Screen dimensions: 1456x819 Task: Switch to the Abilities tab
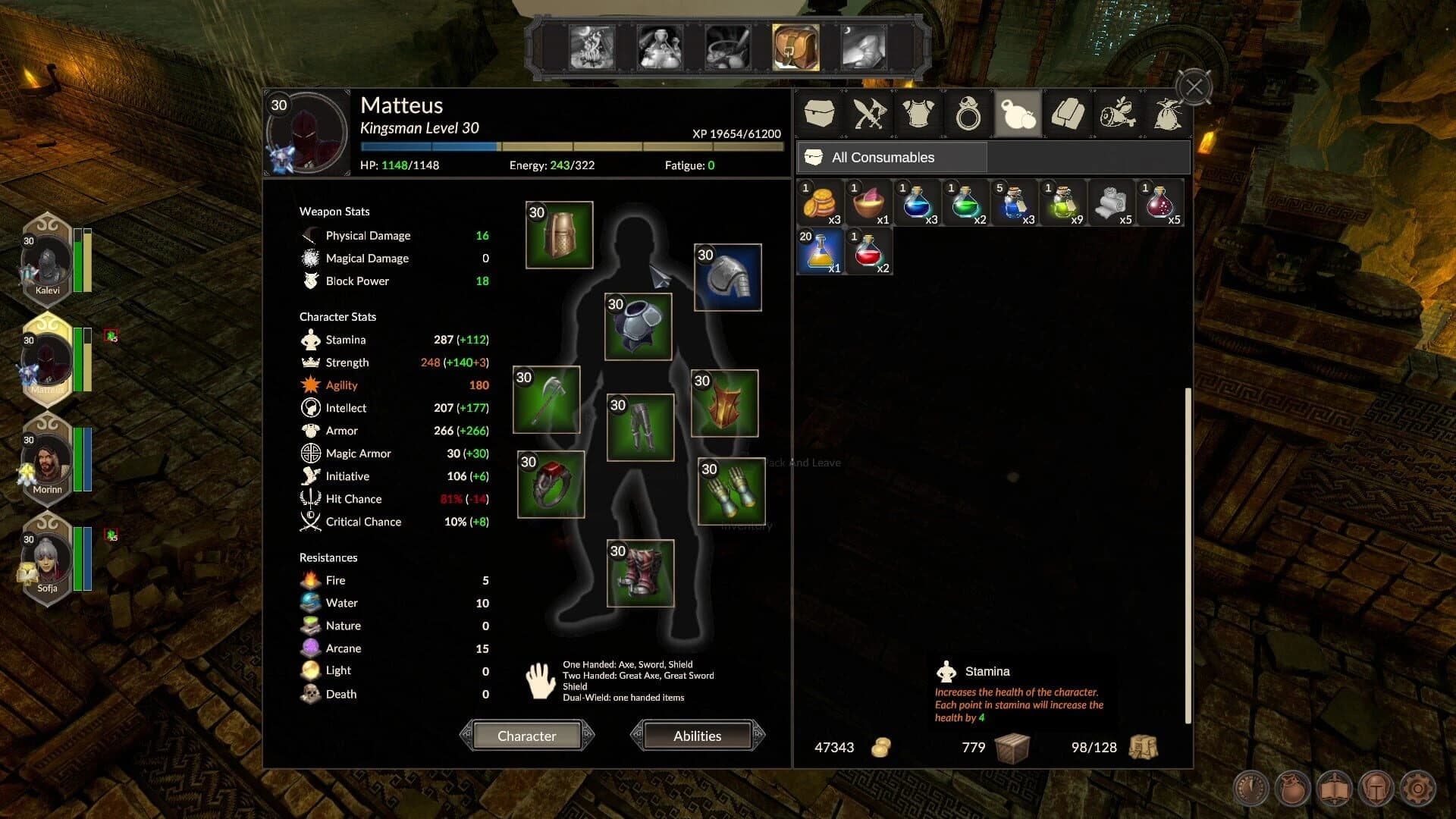[x=696, y=736]
